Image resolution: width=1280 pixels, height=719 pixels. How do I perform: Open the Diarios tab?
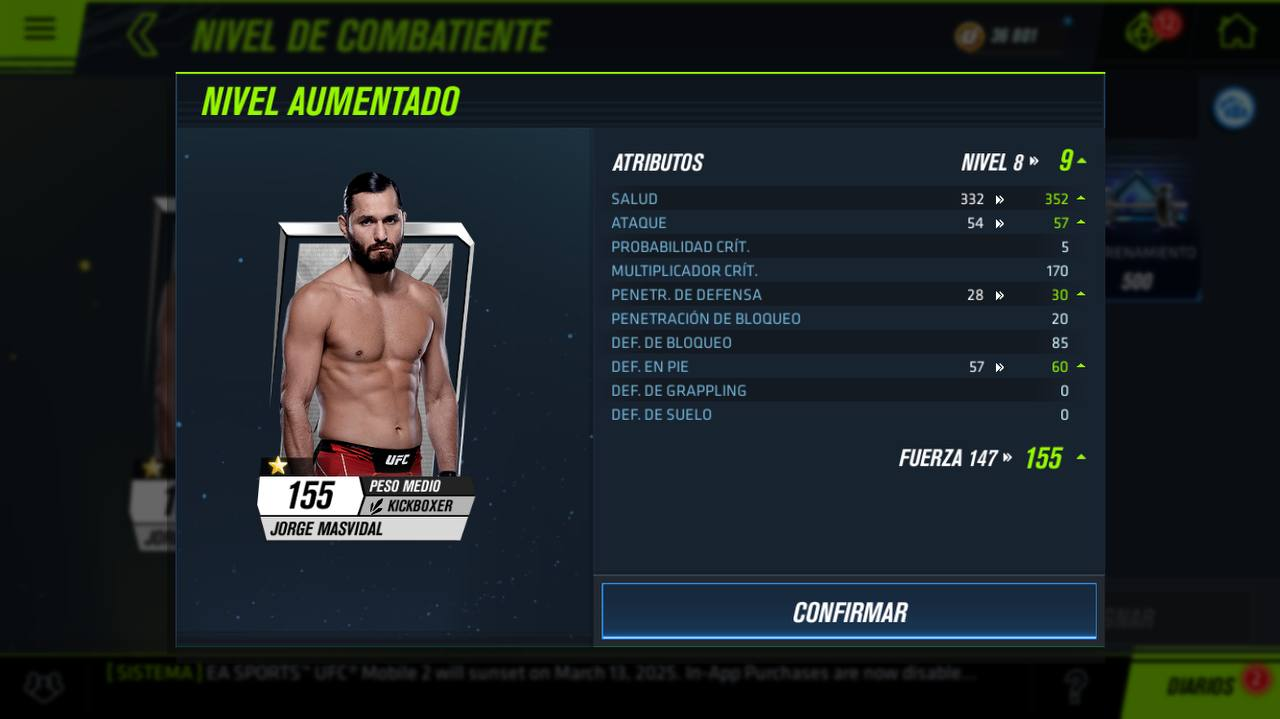coord(1200,686)
